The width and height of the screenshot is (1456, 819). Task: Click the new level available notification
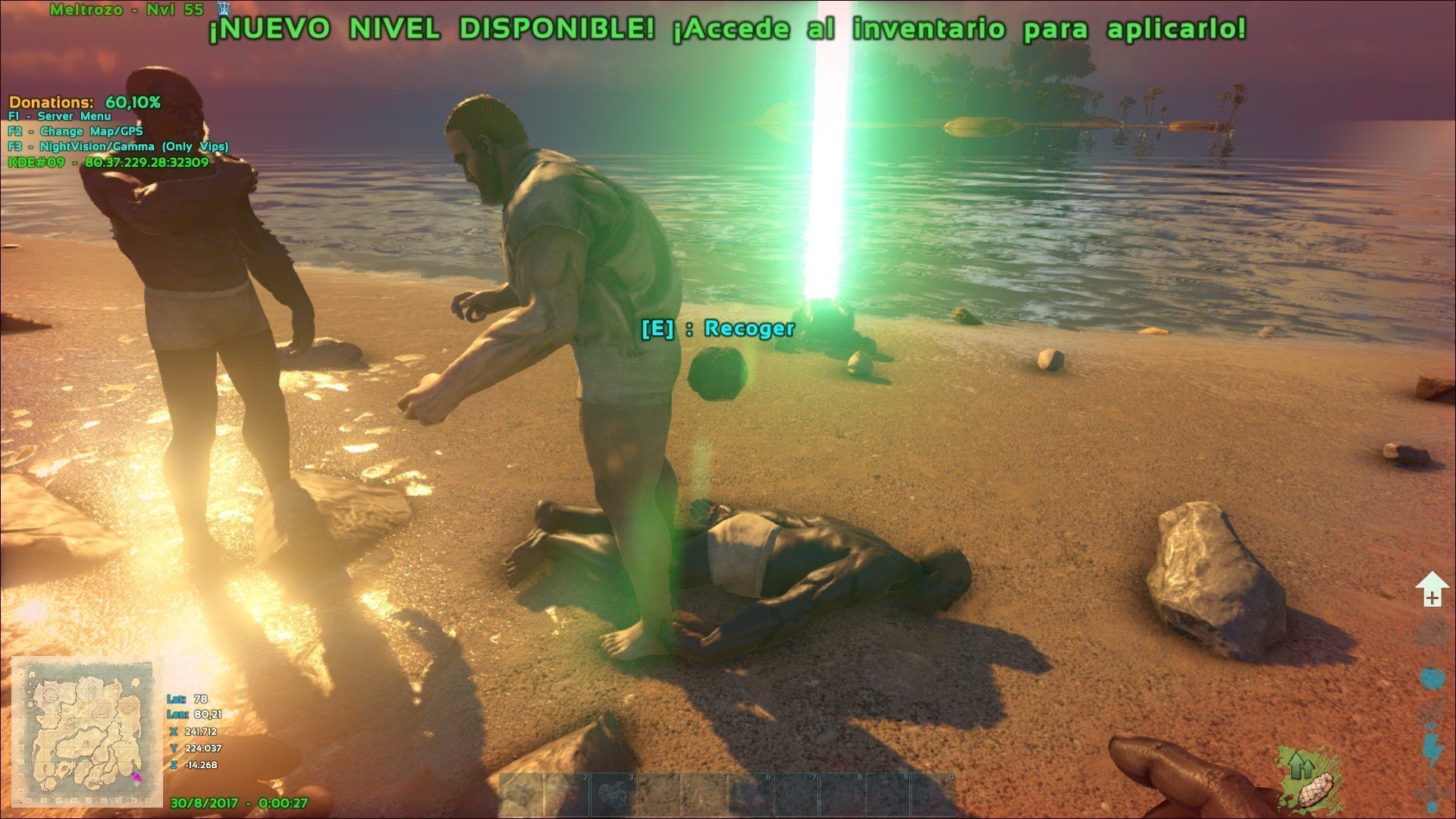(726, 29)
